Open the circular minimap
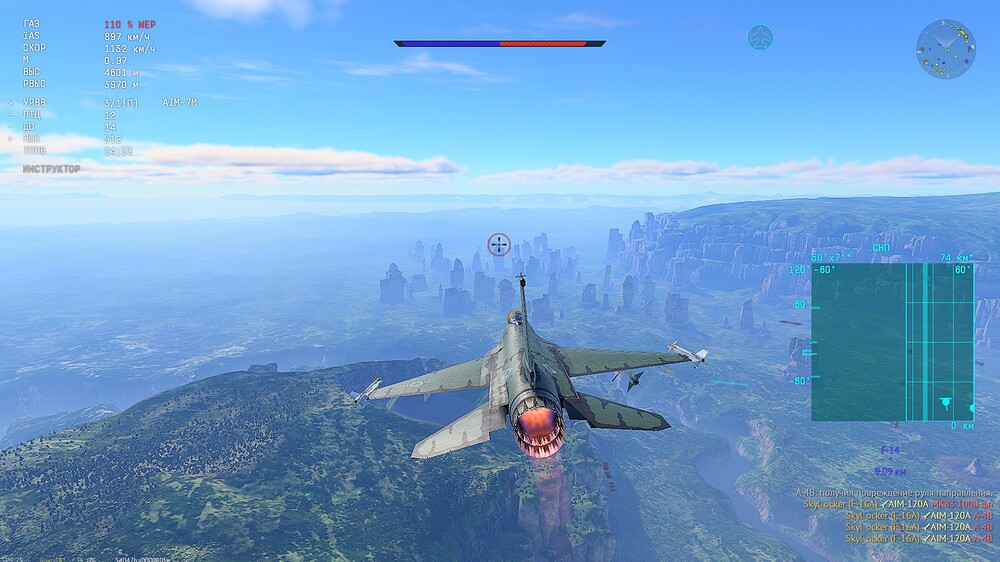The width and height of the screenshot is (1000, 562). click(x=945, y=49)
